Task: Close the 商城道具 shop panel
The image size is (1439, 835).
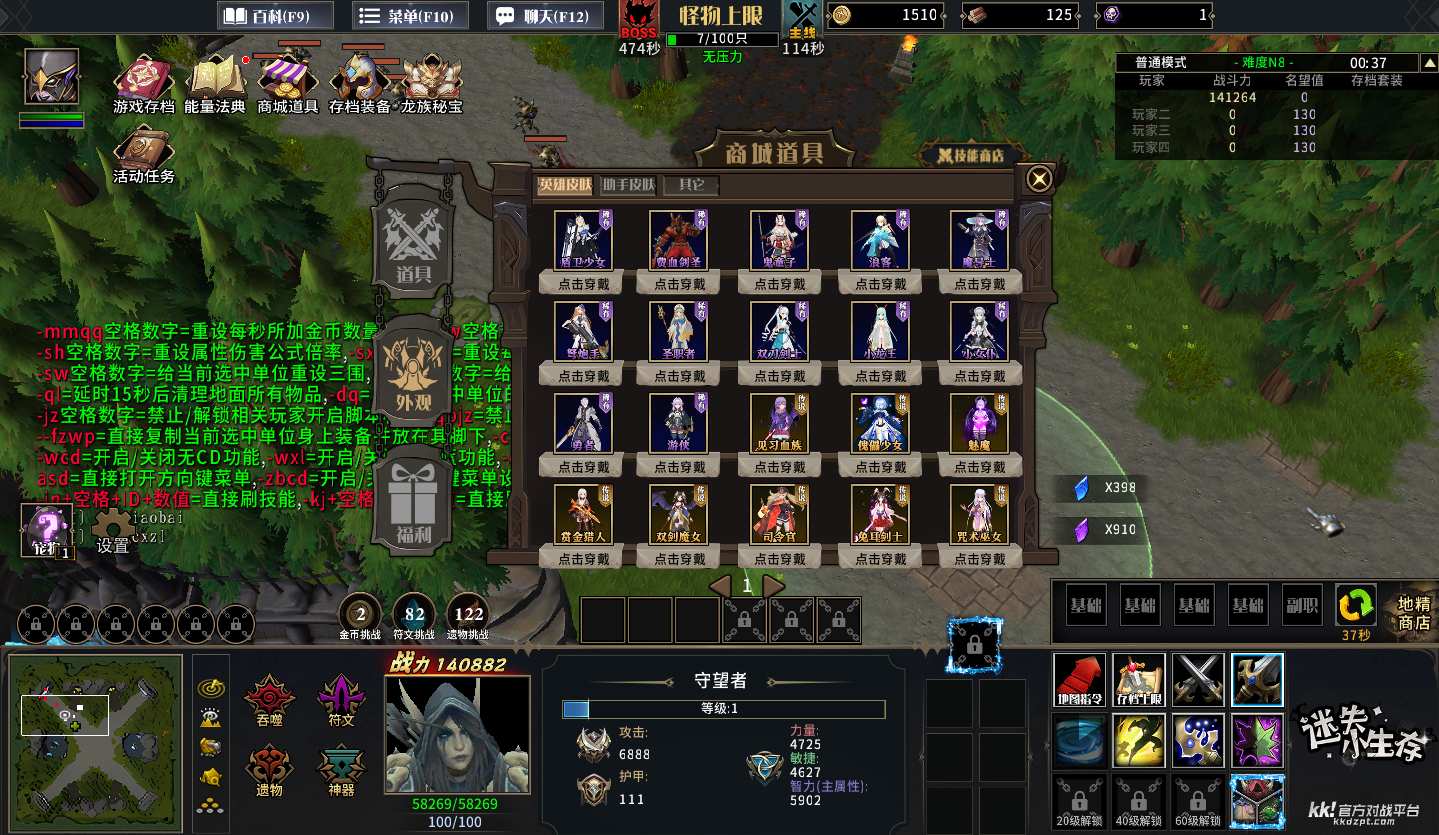Action: [x=1040, y=179]
